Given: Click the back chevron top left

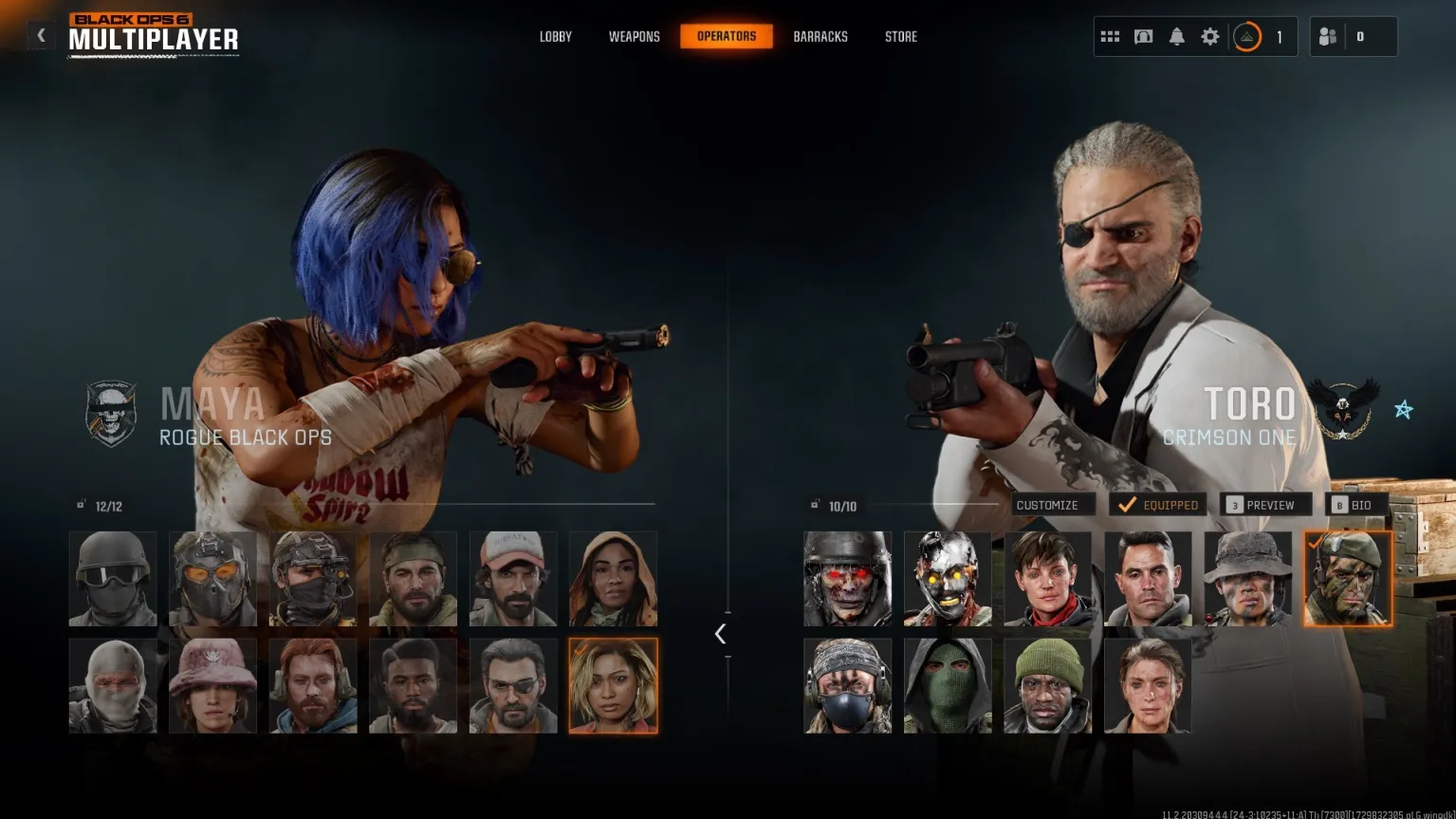Looking at the screenshot, I should (x=41, y=34).
